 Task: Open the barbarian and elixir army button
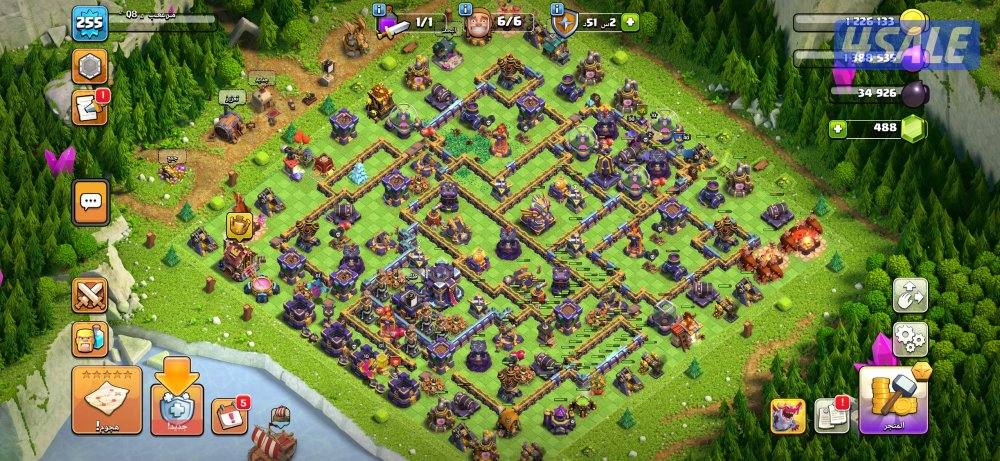(90, 339)
